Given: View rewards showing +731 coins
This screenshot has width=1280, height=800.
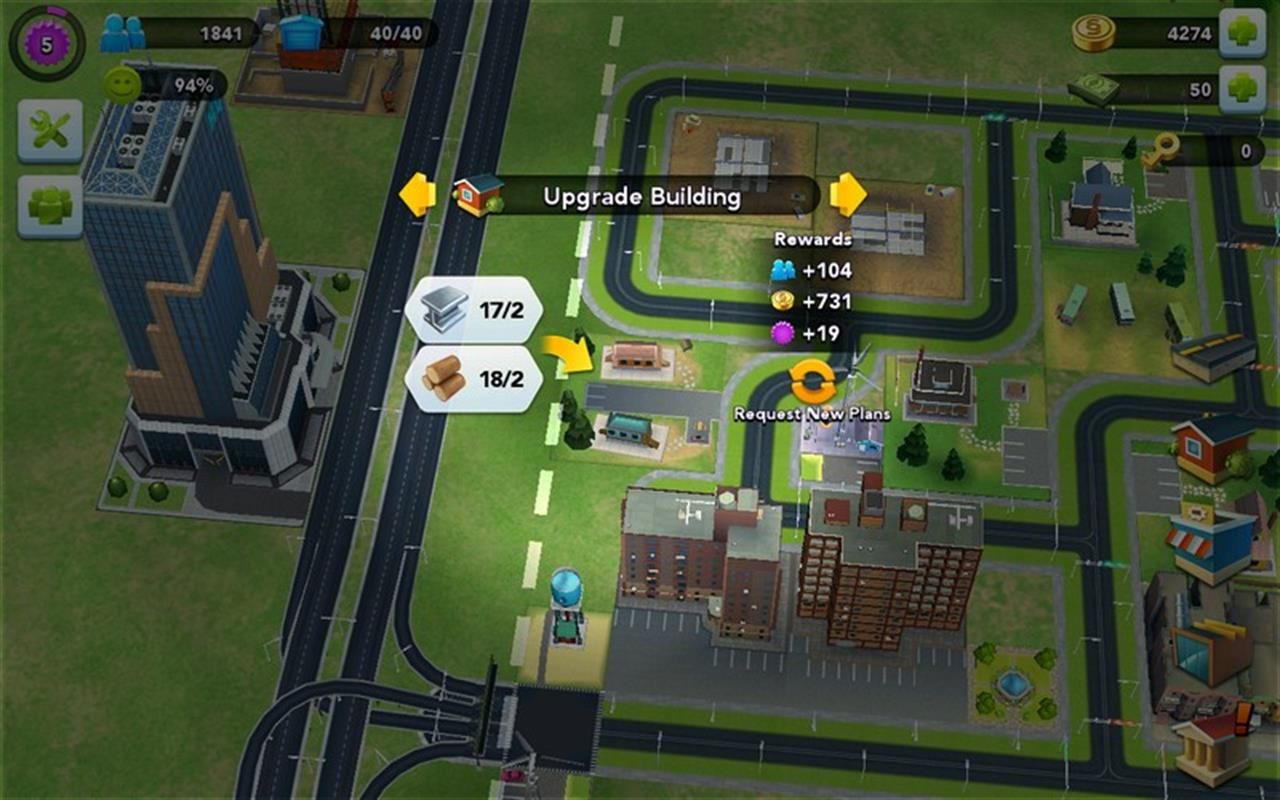Looking at the screenshot, I should point(812,300).
